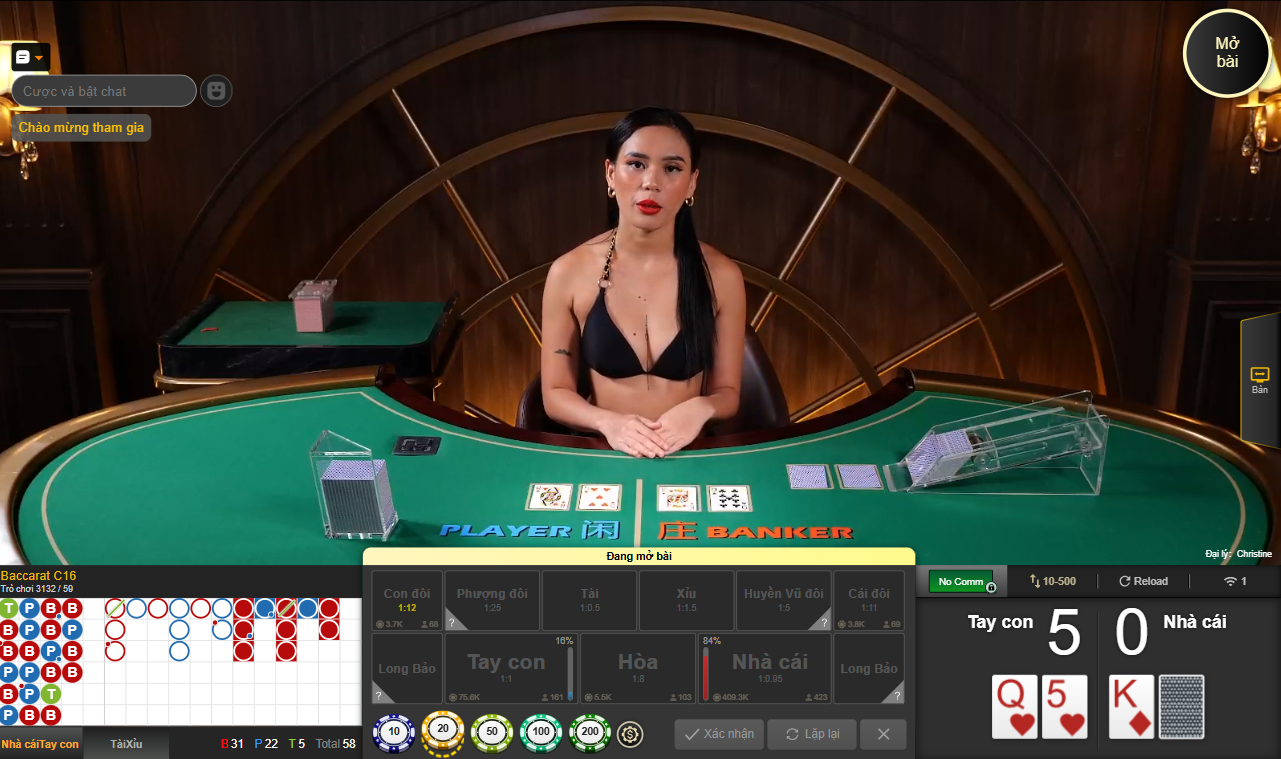Image resolution: width=1281 pixels, height=759 pixels.
Task: Toggle the No Comm commission mode
Action: pos(961,581)
